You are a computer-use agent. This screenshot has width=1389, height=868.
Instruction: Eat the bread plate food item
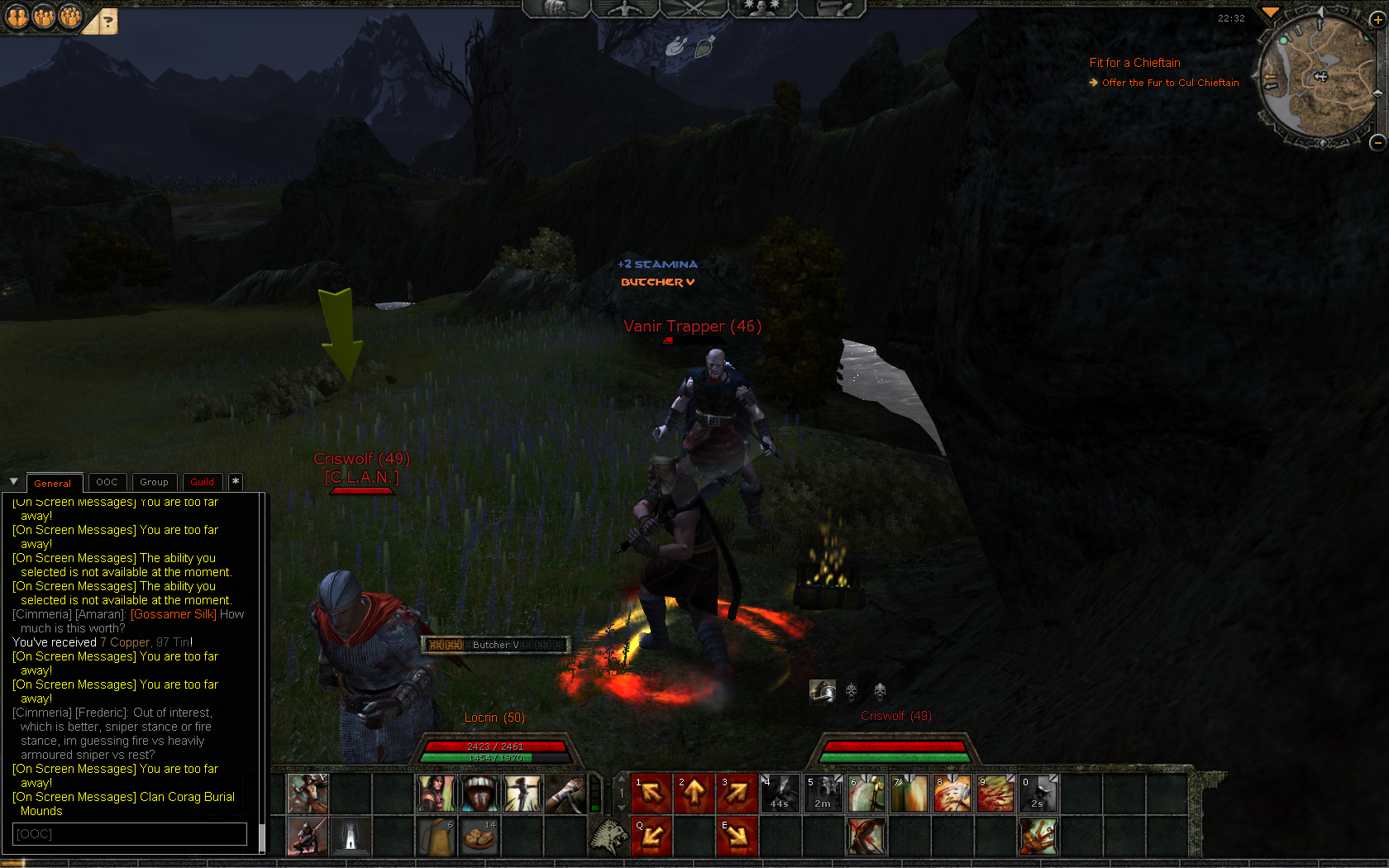pos(479,837)
